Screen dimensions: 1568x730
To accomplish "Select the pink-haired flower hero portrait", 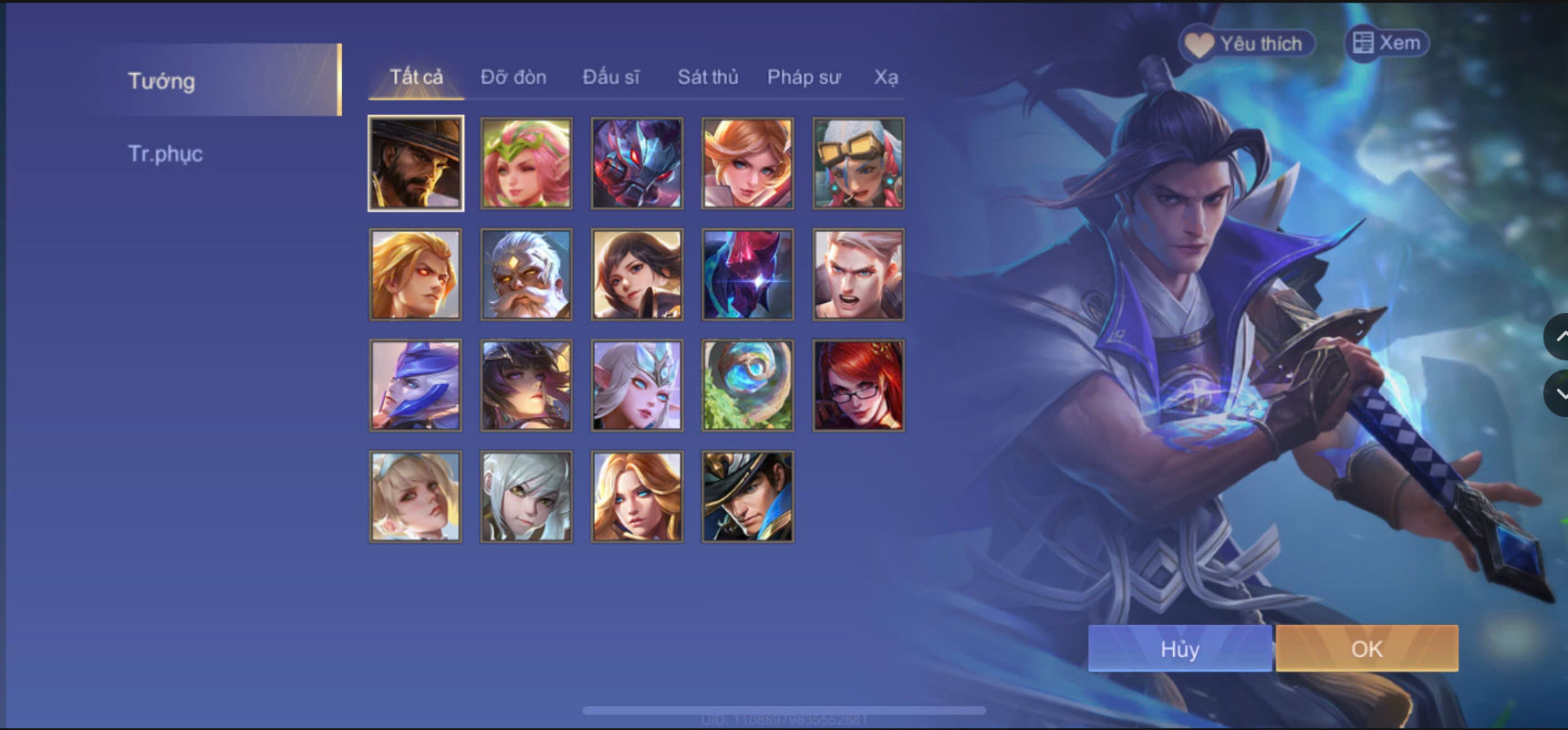I will pos(524,162).
